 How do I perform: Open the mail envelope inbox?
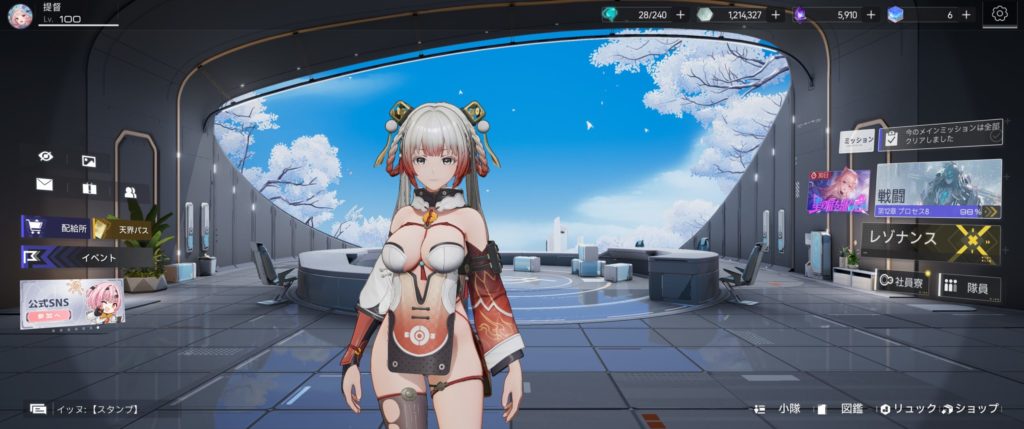[44, 184]
